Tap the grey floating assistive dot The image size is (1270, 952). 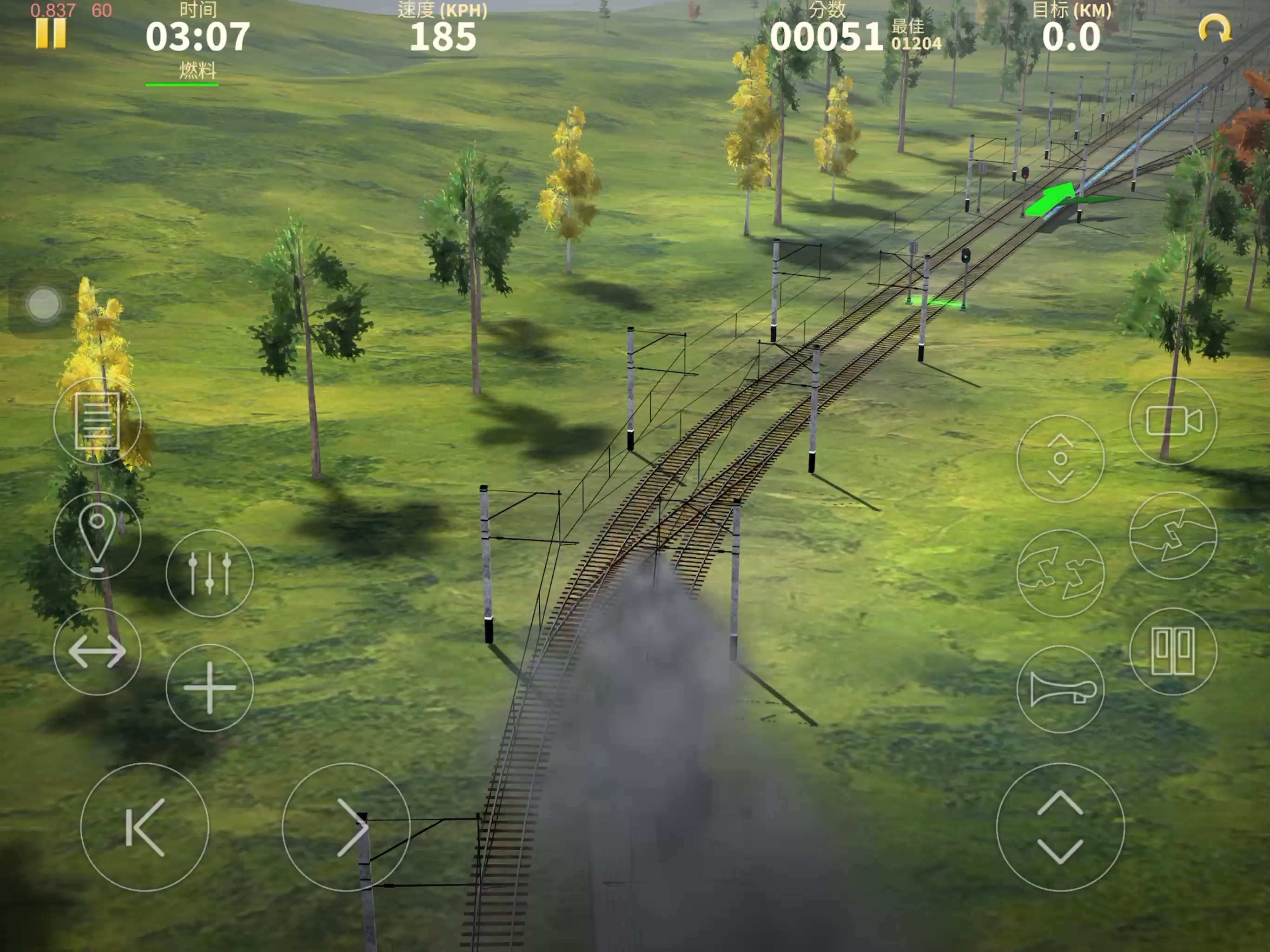click(x=44, y=303)
